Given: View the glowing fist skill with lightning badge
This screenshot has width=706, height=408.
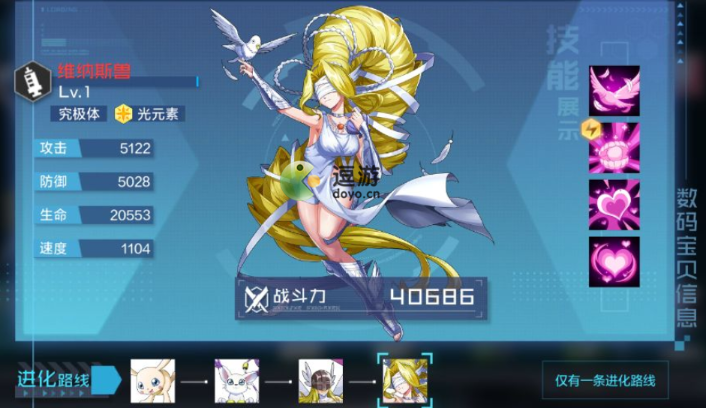Looking at the screenshot, I should coord(614,146).
